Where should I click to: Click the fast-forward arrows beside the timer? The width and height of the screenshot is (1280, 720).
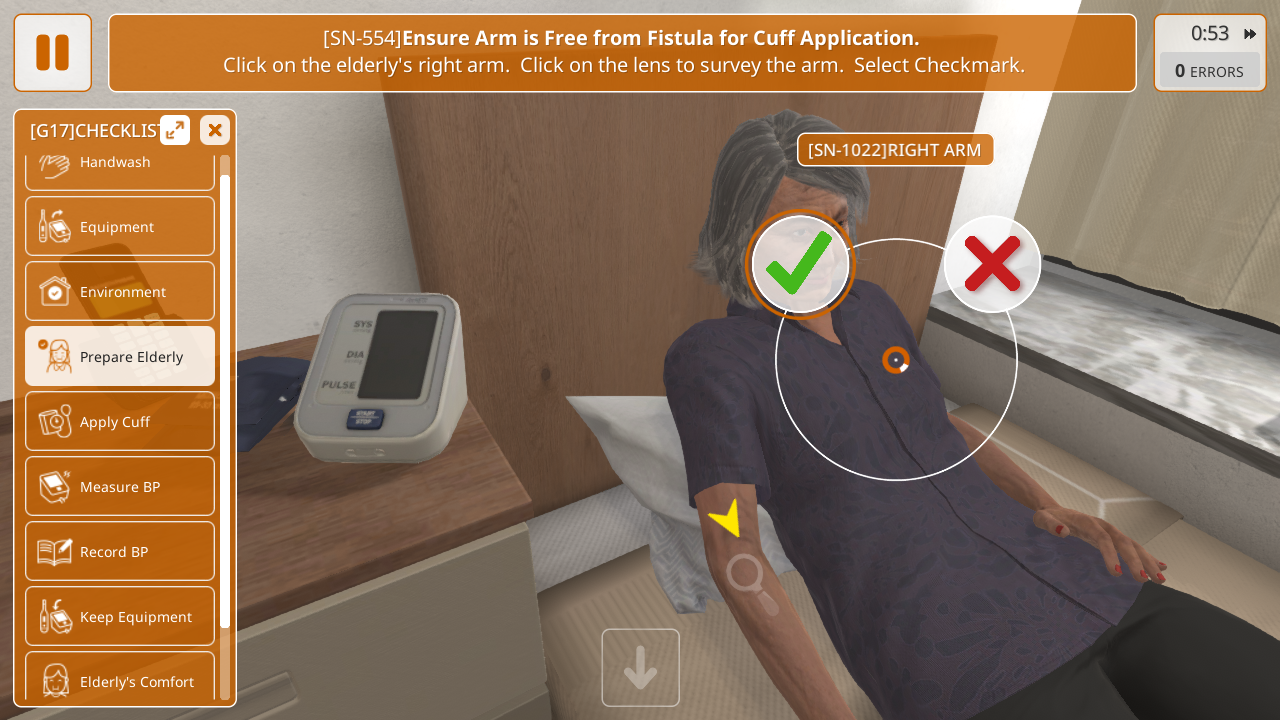click(x=1250, y=34)
